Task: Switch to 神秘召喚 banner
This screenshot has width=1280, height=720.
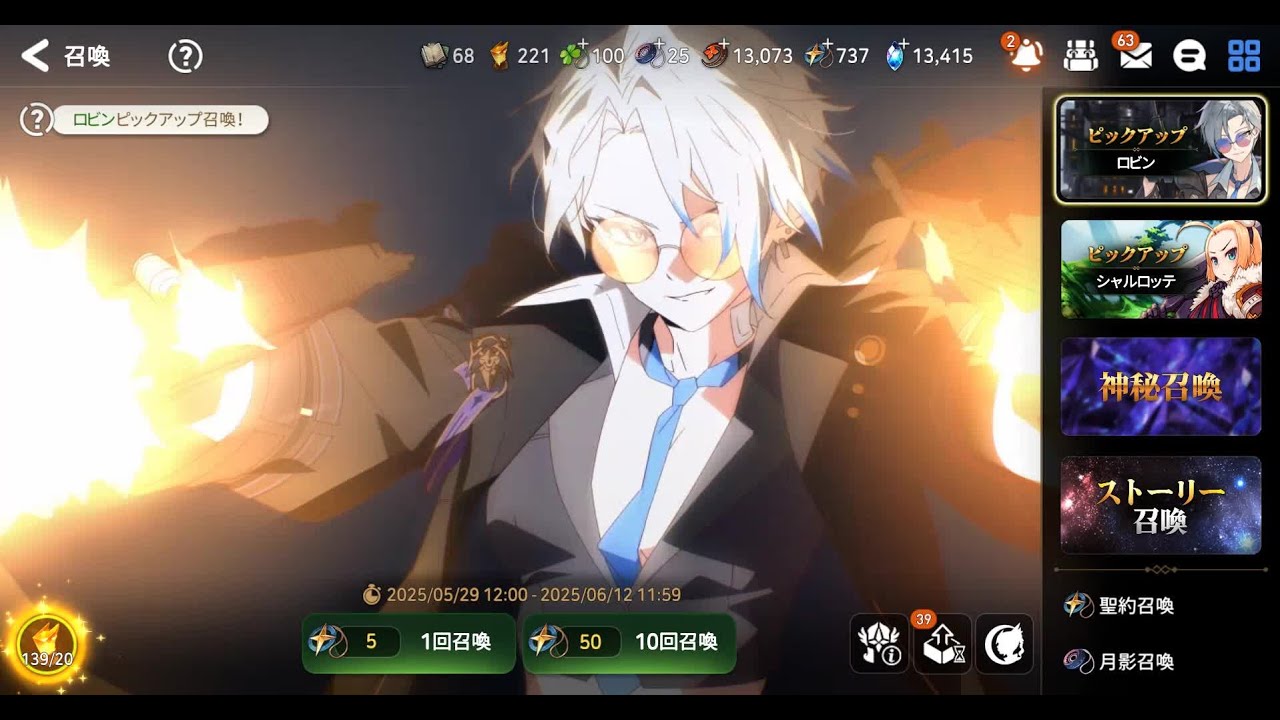Action: (x=1160, y=387)
